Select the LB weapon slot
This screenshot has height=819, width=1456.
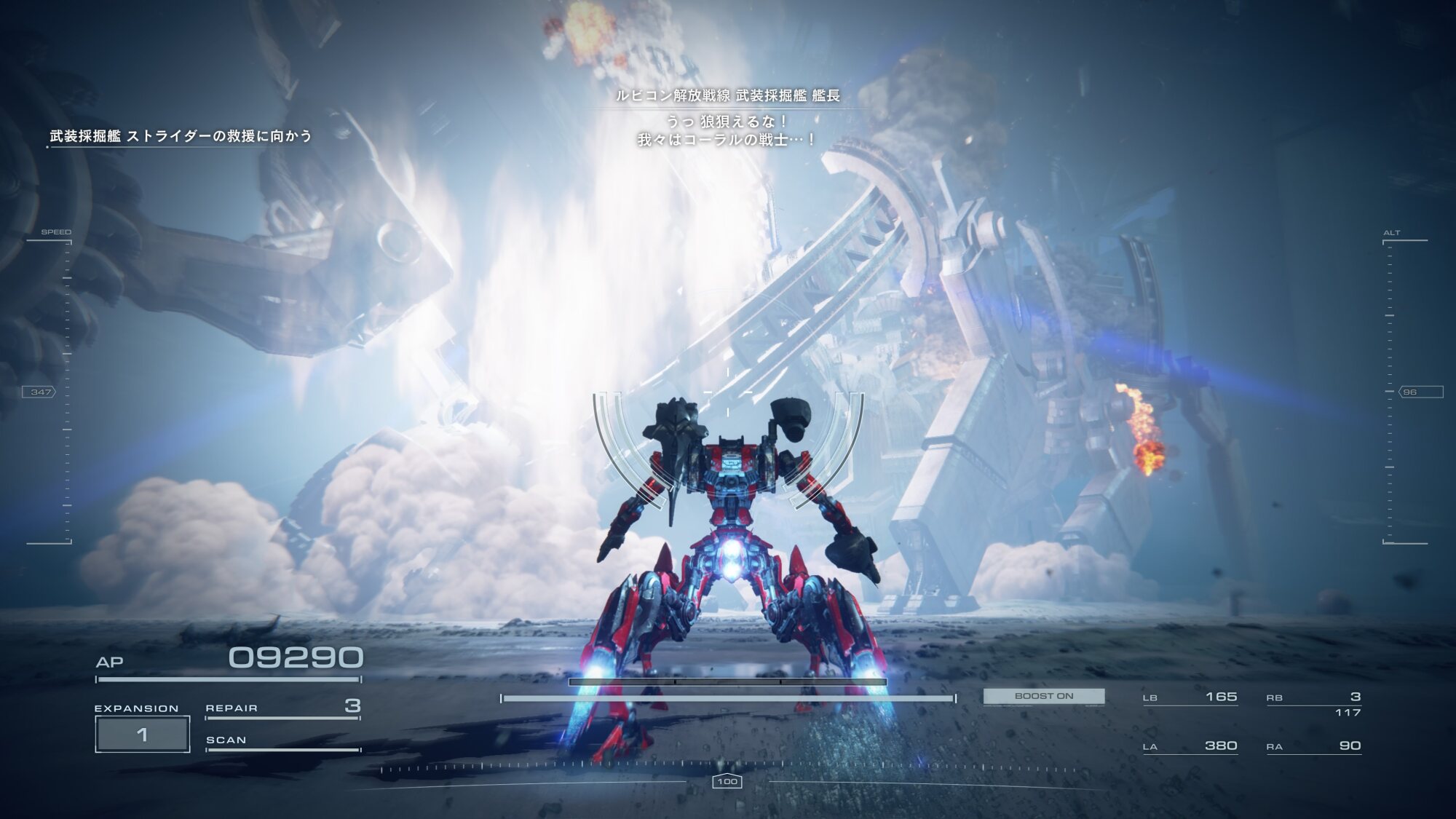1190,697
